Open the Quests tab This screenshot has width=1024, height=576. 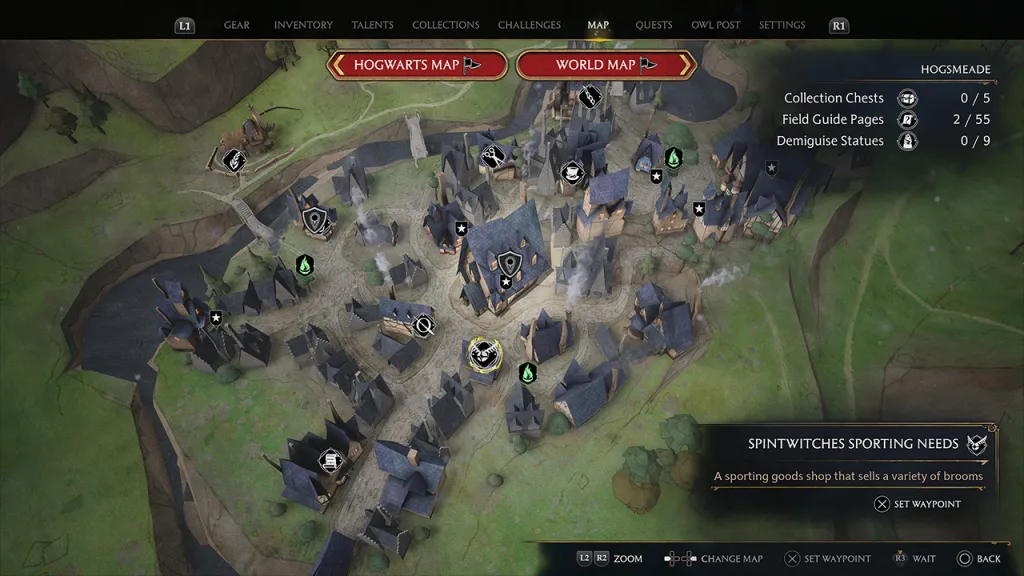point(655,25)
